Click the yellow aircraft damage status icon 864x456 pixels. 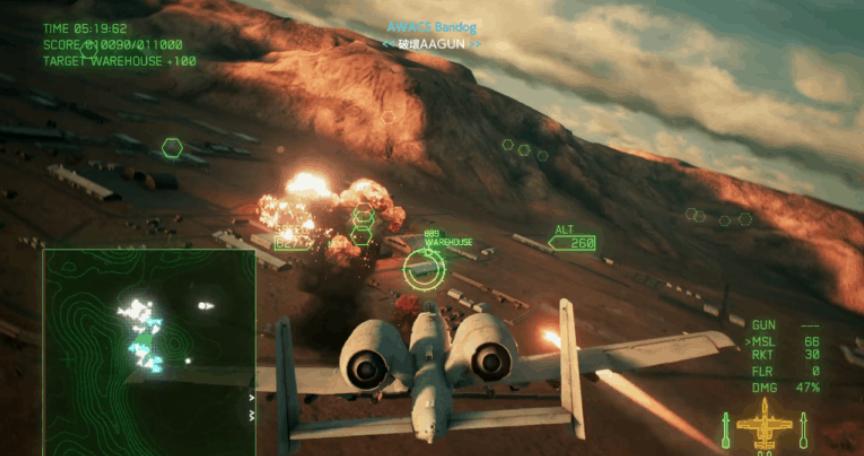[x=764, y=425]
